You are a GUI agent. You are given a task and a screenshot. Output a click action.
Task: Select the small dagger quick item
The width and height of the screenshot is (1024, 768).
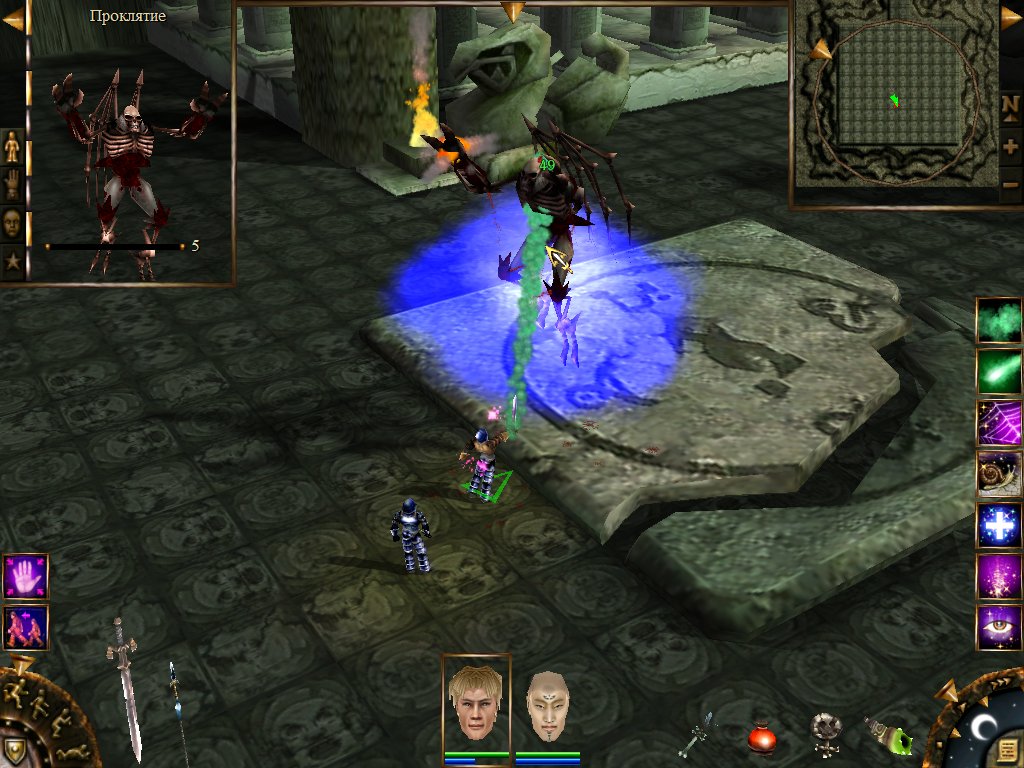[x=697, y=735]
